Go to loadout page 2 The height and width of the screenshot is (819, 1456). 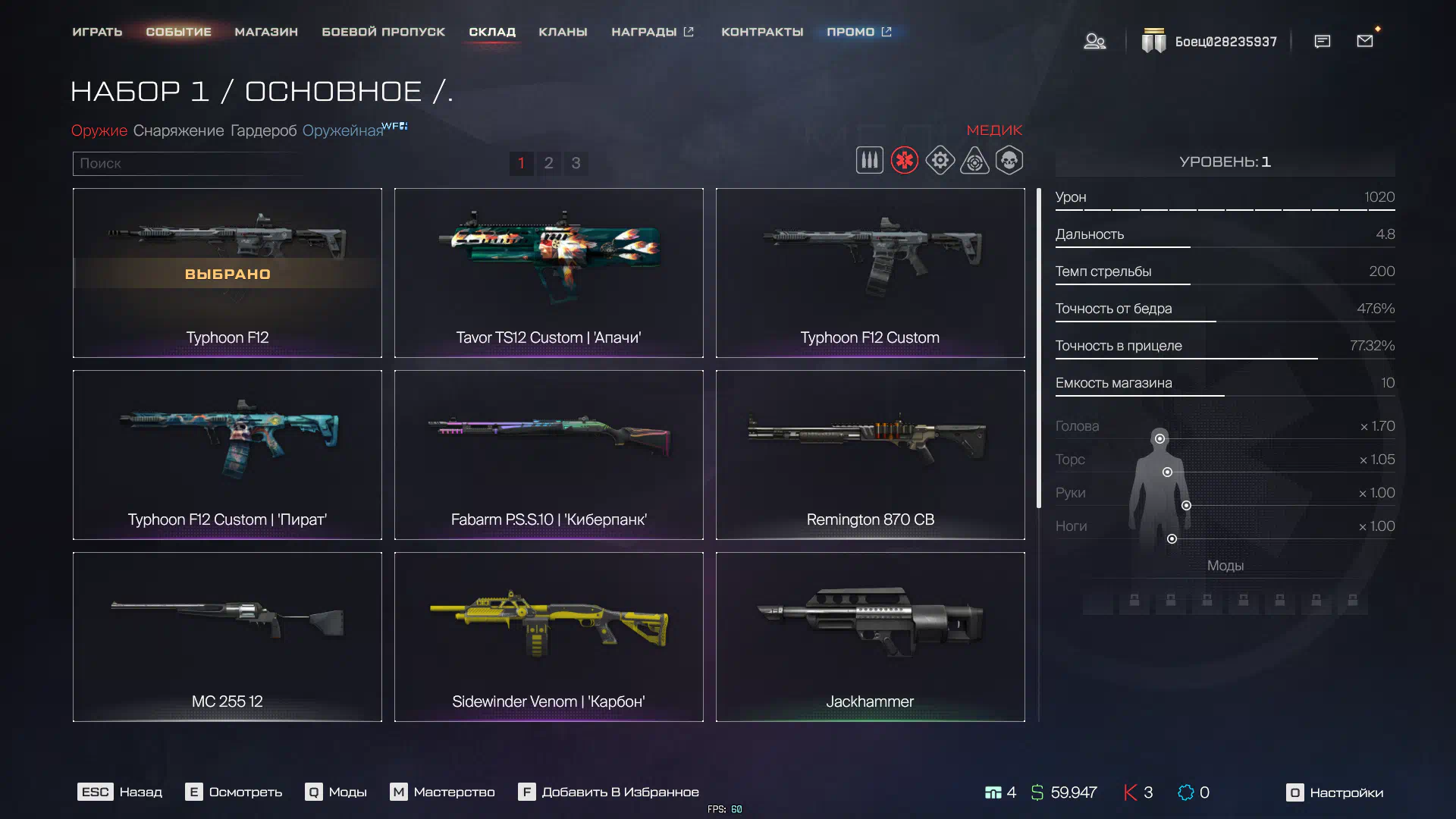pyautogui.click(x=548, y=163)
